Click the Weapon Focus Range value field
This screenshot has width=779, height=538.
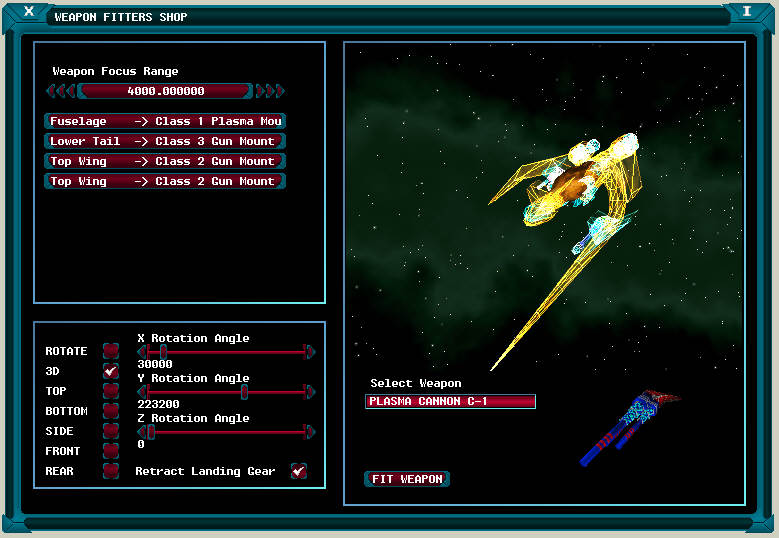tap(165, 91)
